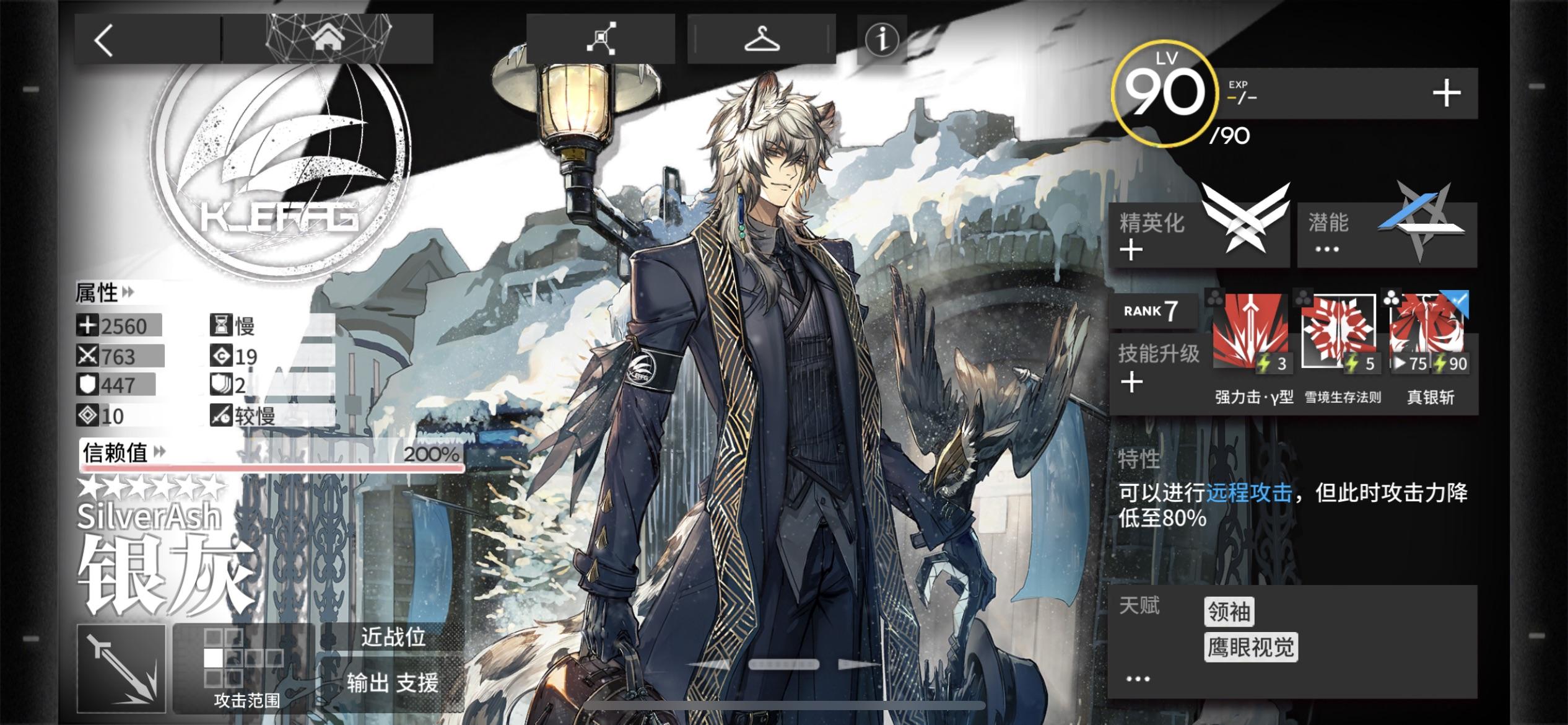Return to the home screen
The height and width of the screenshot is (725, 1568).
click(x=328, y=39)
